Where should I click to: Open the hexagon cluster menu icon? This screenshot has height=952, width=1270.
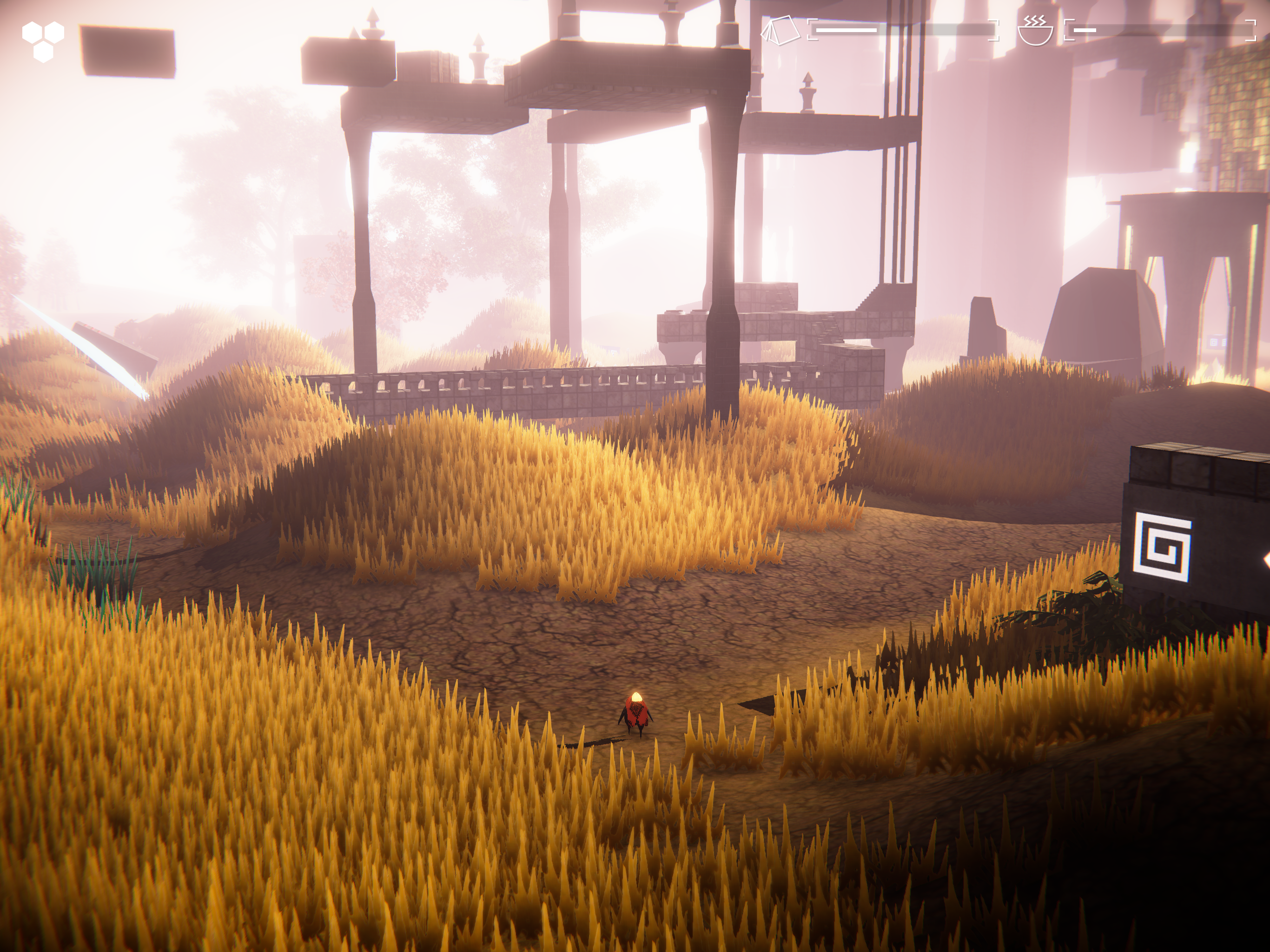click(43, 40)
